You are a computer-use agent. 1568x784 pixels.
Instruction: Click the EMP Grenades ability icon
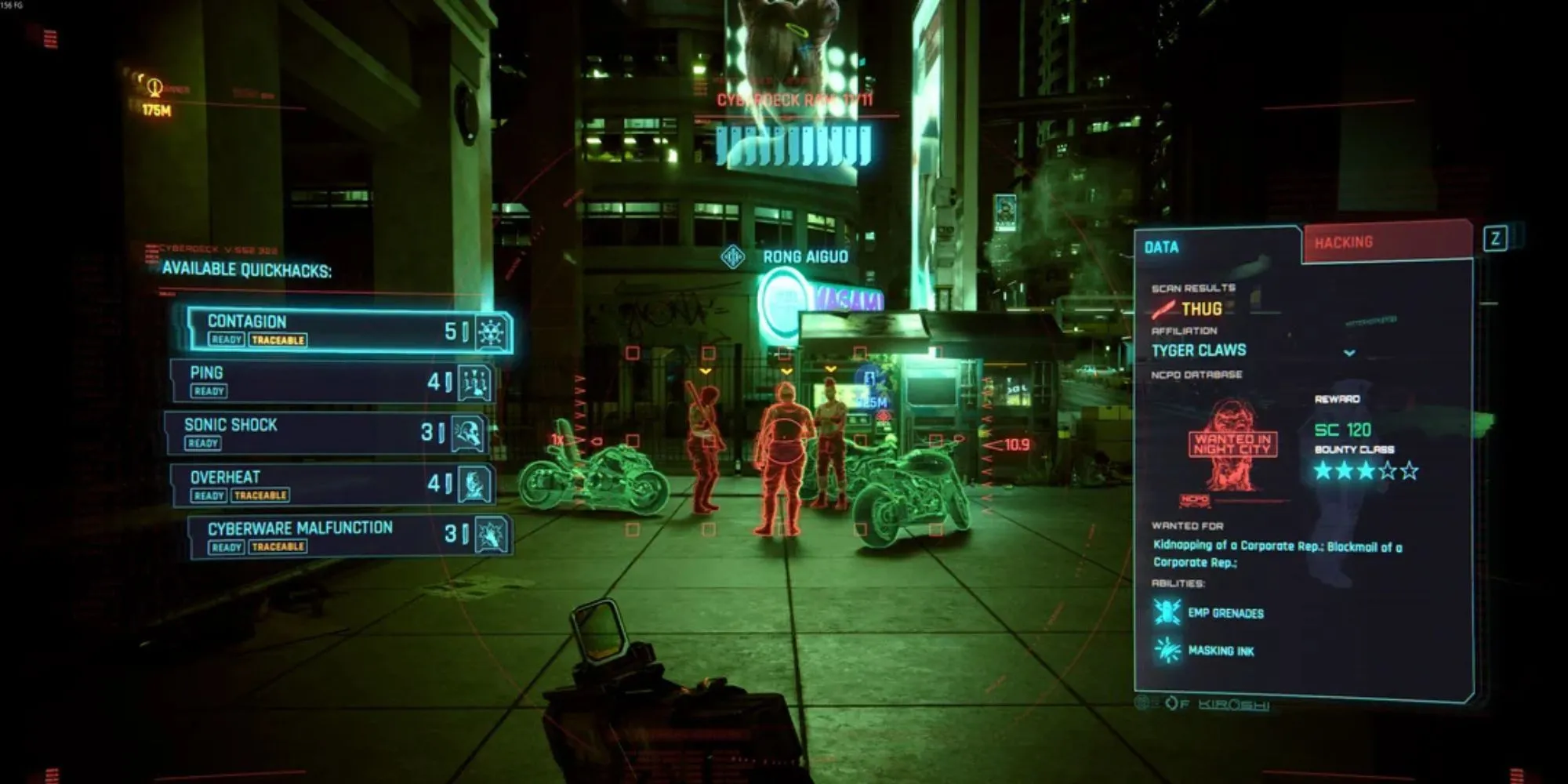pos(1167,612)
